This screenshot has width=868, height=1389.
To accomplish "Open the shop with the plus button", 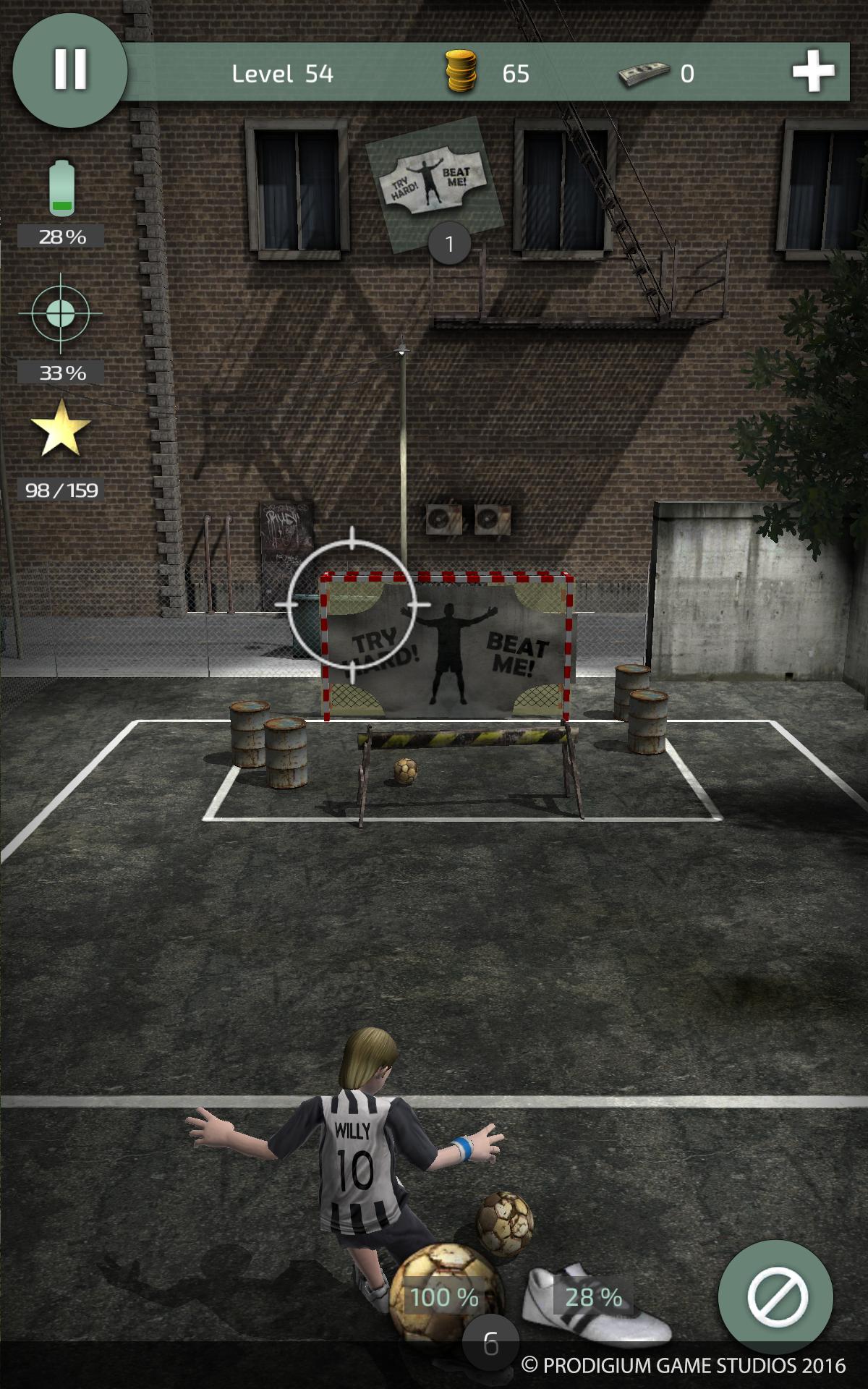I will click(813, 72).
